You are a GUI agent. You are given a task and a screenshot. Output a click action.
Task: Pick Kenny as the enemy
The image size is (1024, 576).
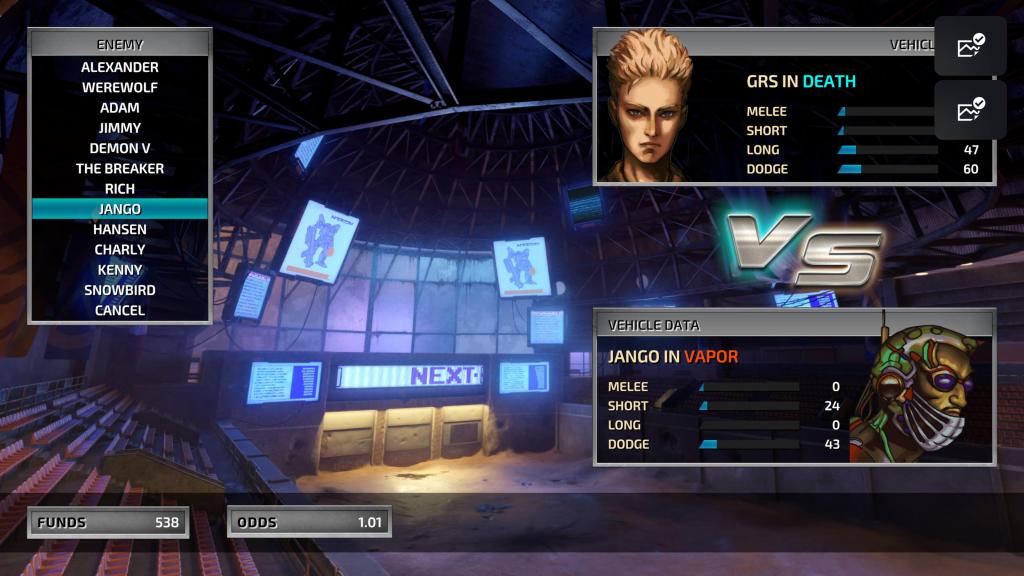click(x=120, y=270)
